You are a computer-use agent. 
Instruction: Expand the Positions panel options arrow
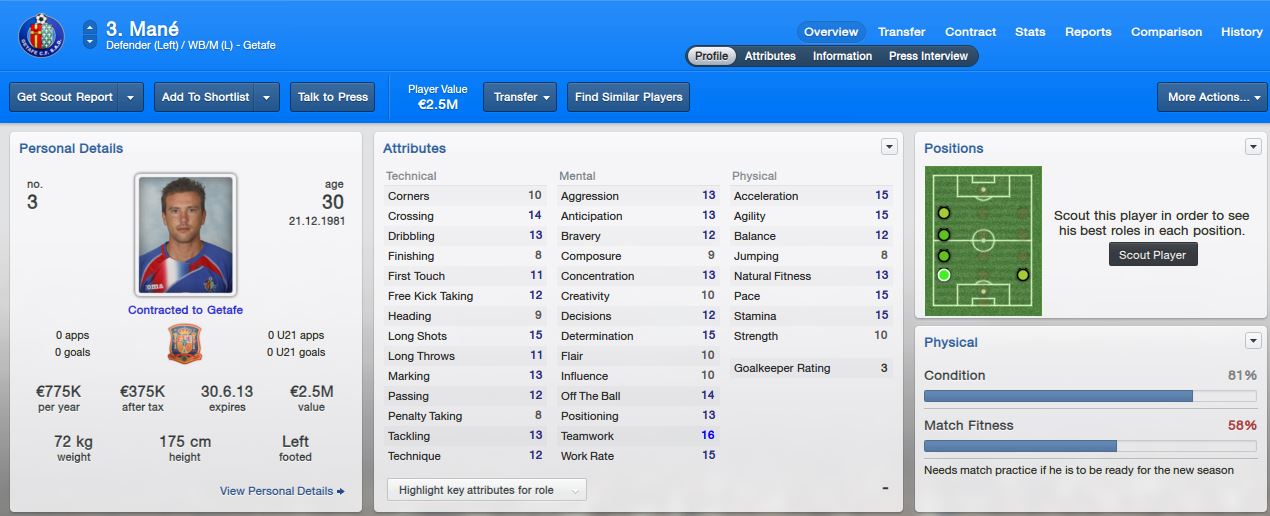point(1253,147)
